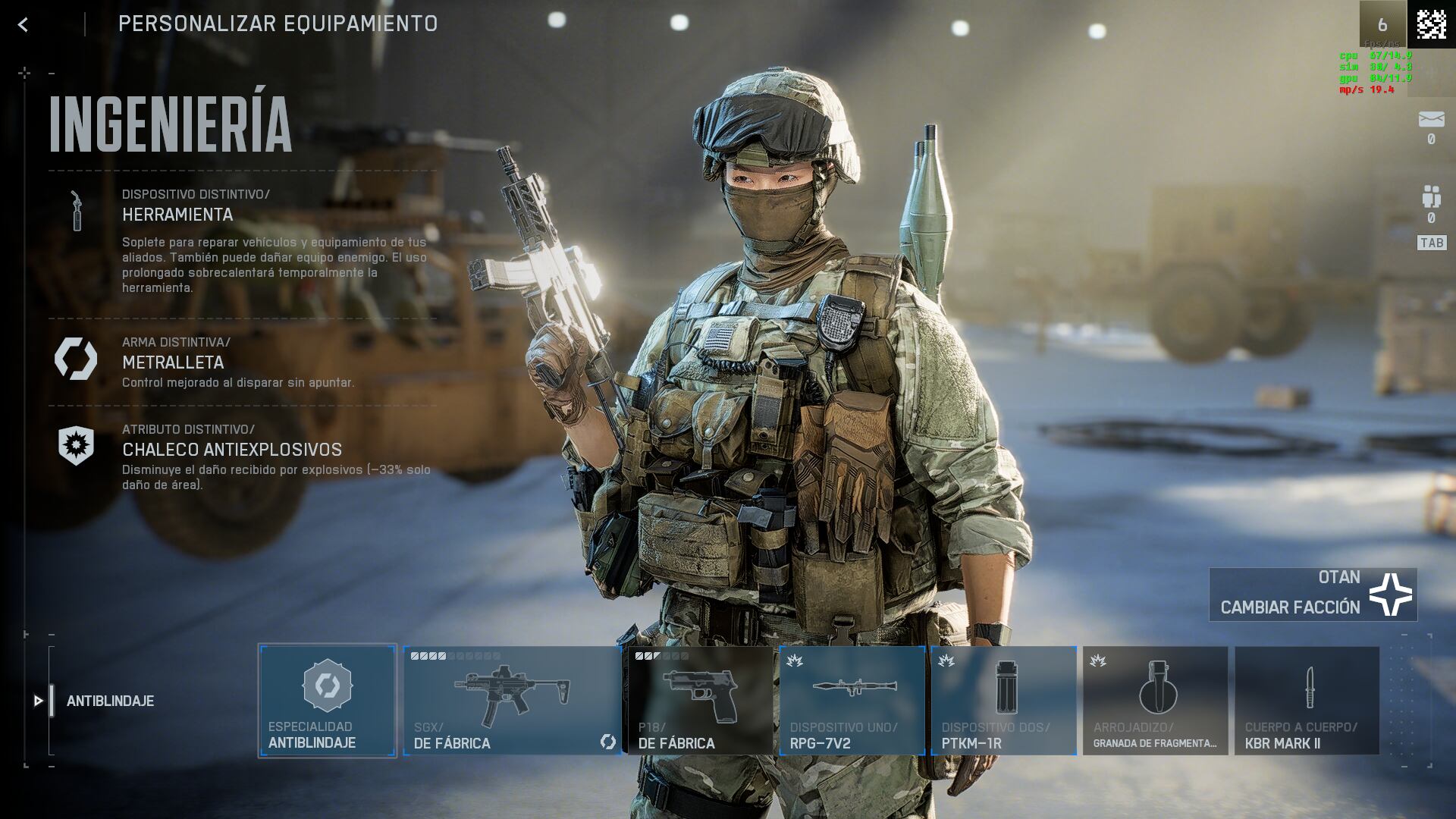Click the Cambiar Facción button
This screenshot has height=819, width=1456.
click(1313, 595)
